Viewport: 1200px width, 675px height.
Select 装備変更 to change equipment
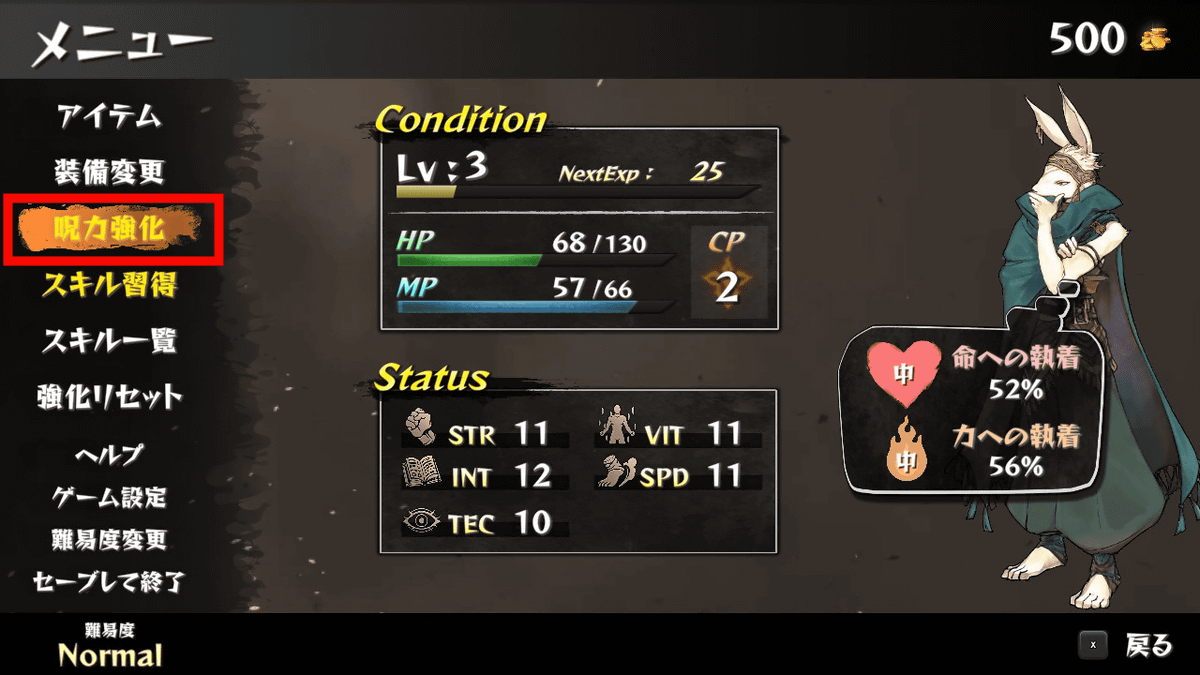109,172
